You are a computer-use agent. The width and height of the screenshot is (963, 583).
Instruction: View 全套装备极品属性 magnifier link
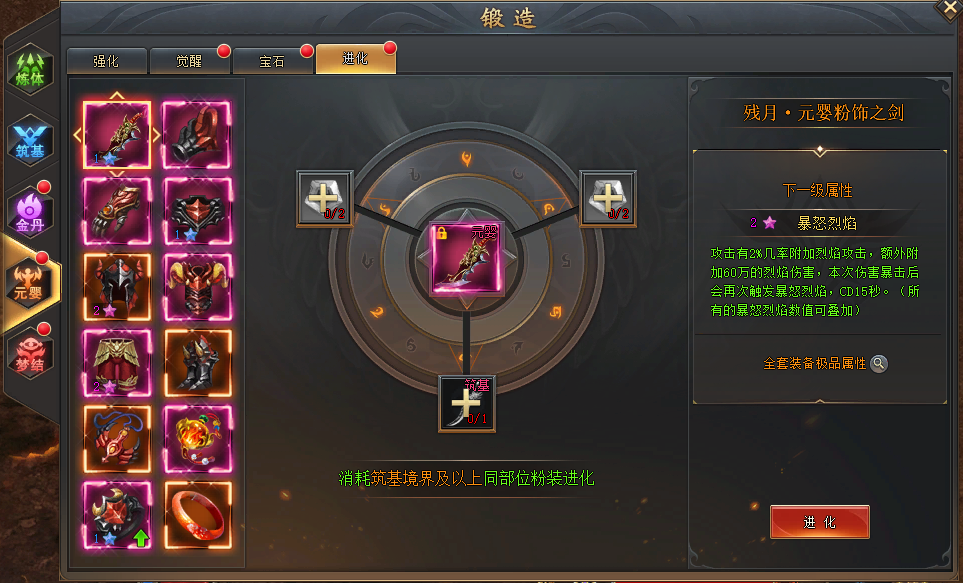pyautogui.click(x=878, y=364)
